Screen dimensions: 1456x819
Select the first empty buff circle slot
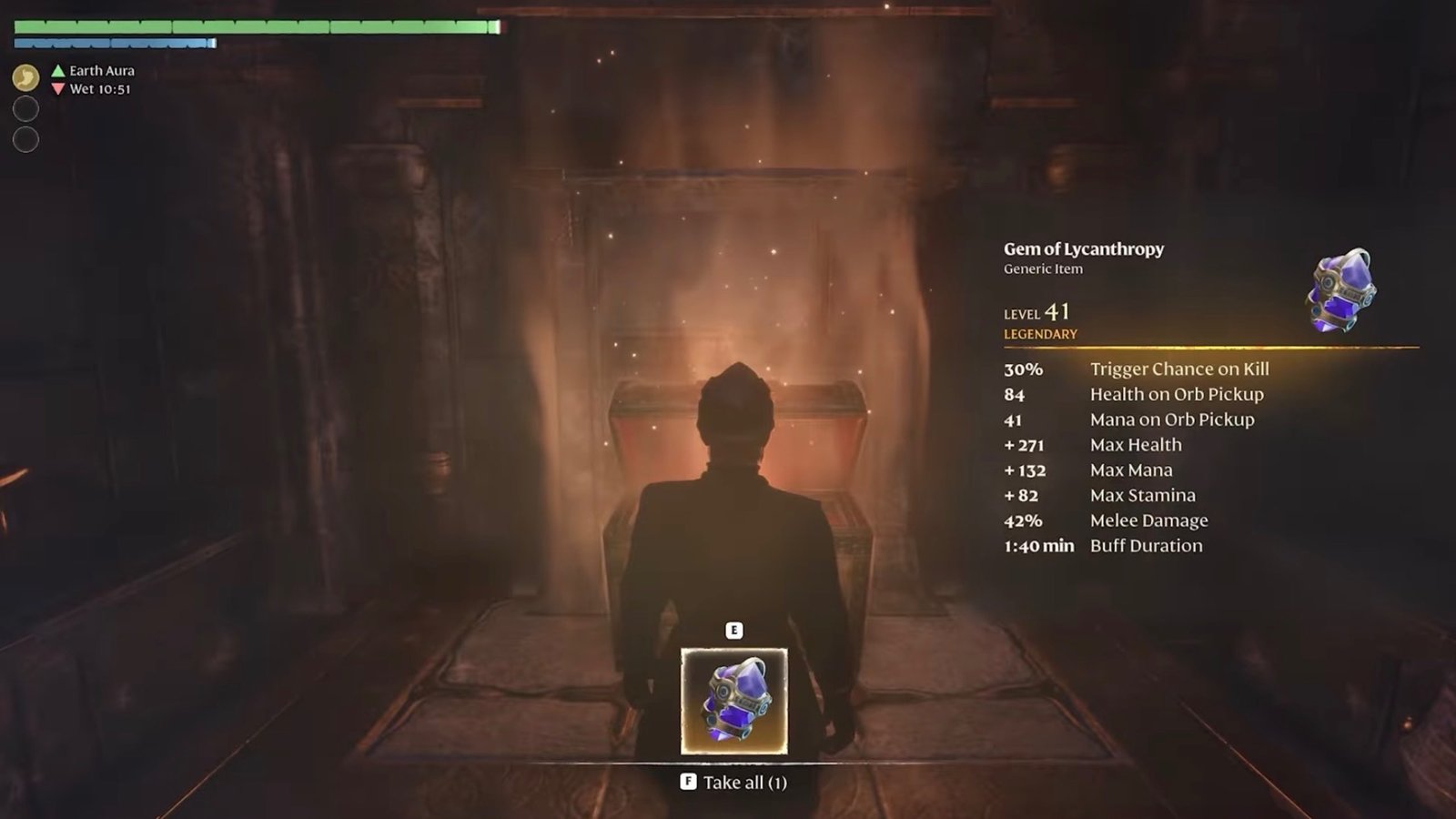pos(26,108)
